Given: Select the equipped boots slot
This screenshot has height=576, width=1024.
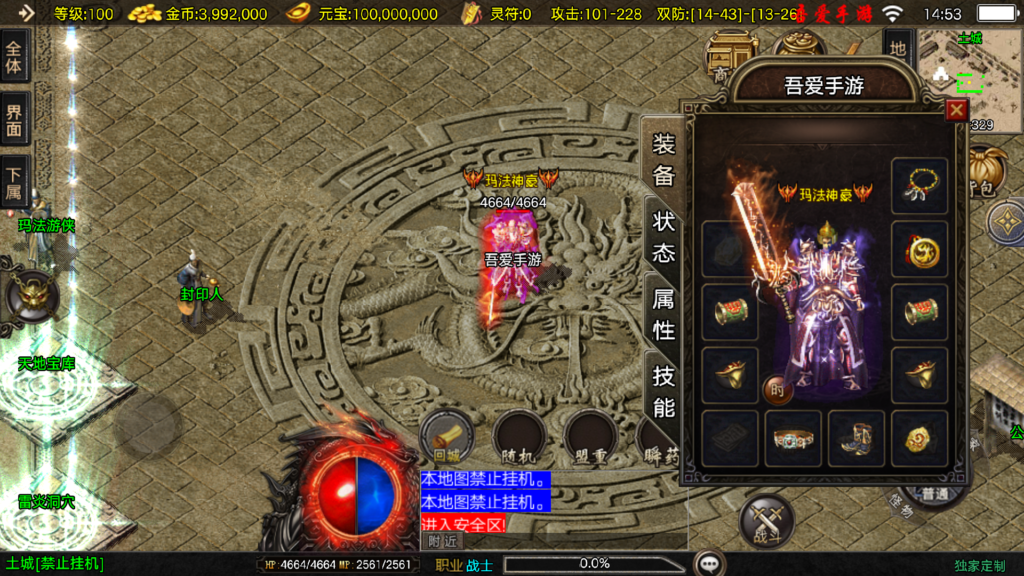Looking at the screenshot, I should pyautogui.click(x=856, y=438).
